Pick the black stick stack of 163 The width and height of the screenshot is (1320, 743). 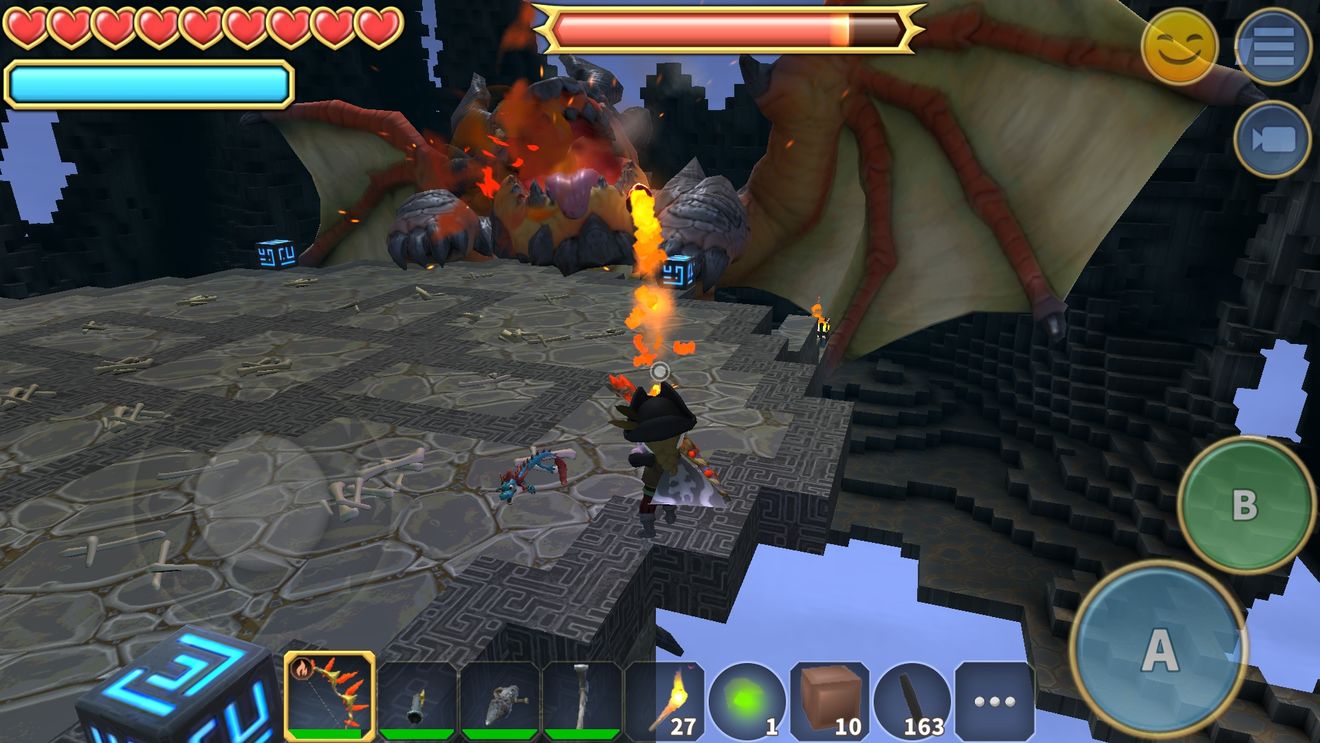(x=912, y=701)
